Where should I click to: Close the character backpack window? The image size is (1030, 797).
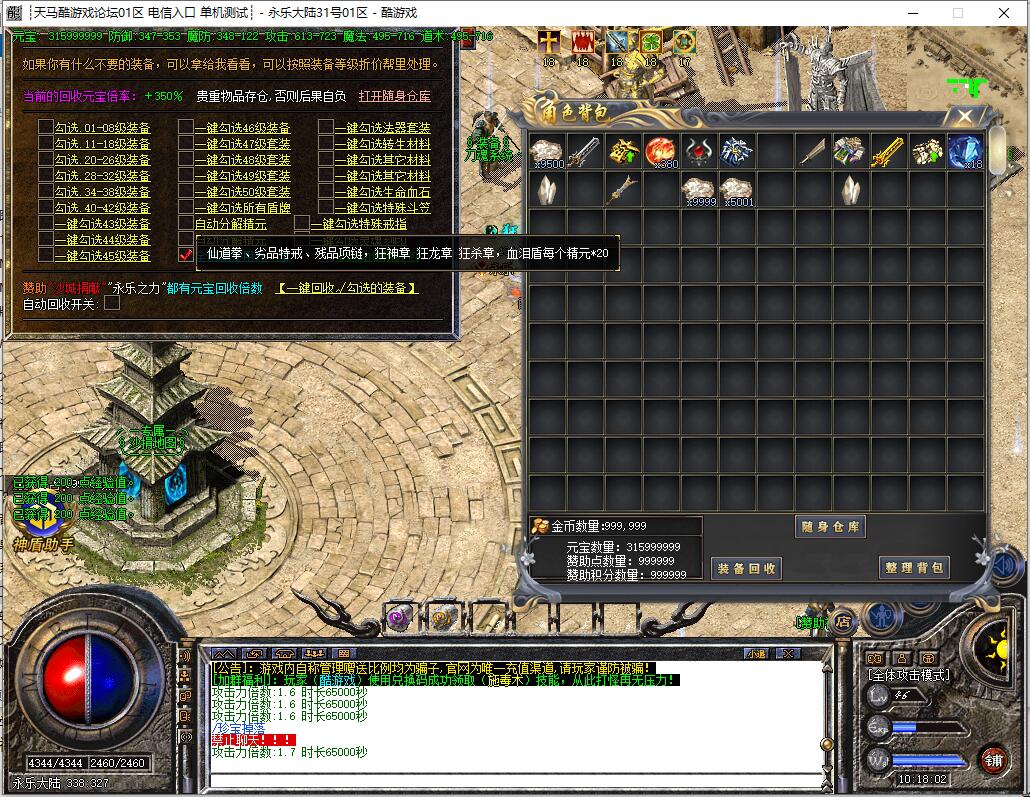pyautogui.click(x=964, y=116)
